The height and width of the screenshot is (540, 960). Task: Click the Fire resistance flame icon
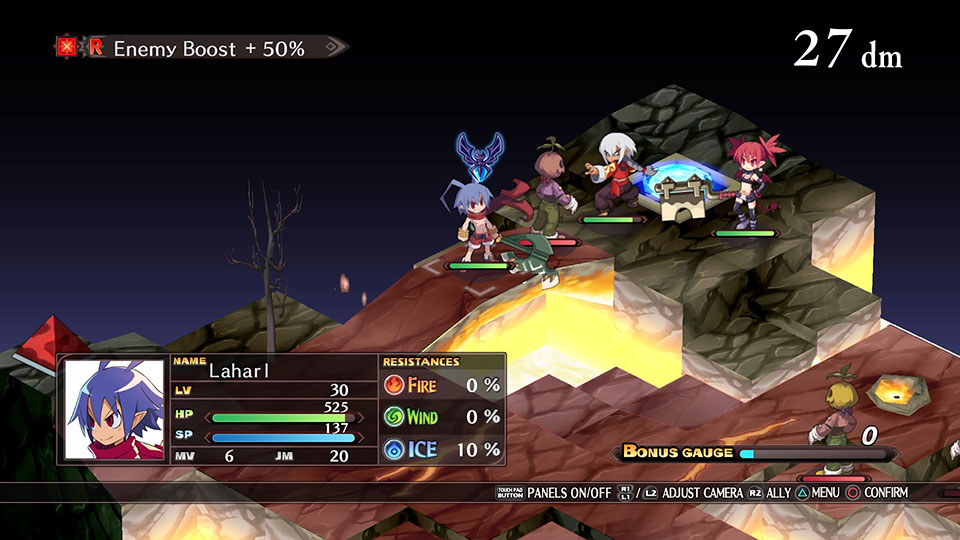[395, 384]
